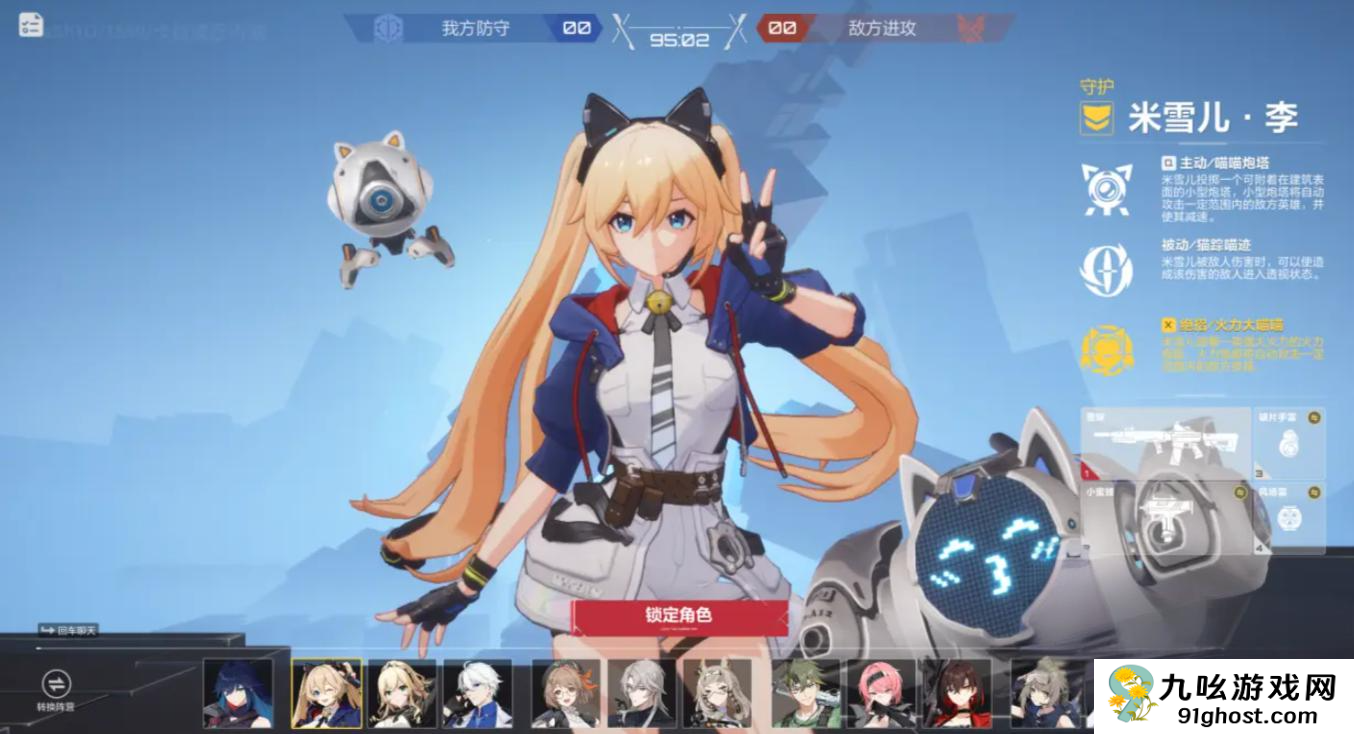
Task: Open the 九吆游戏网 watermark link
Action: point(1223,696)
